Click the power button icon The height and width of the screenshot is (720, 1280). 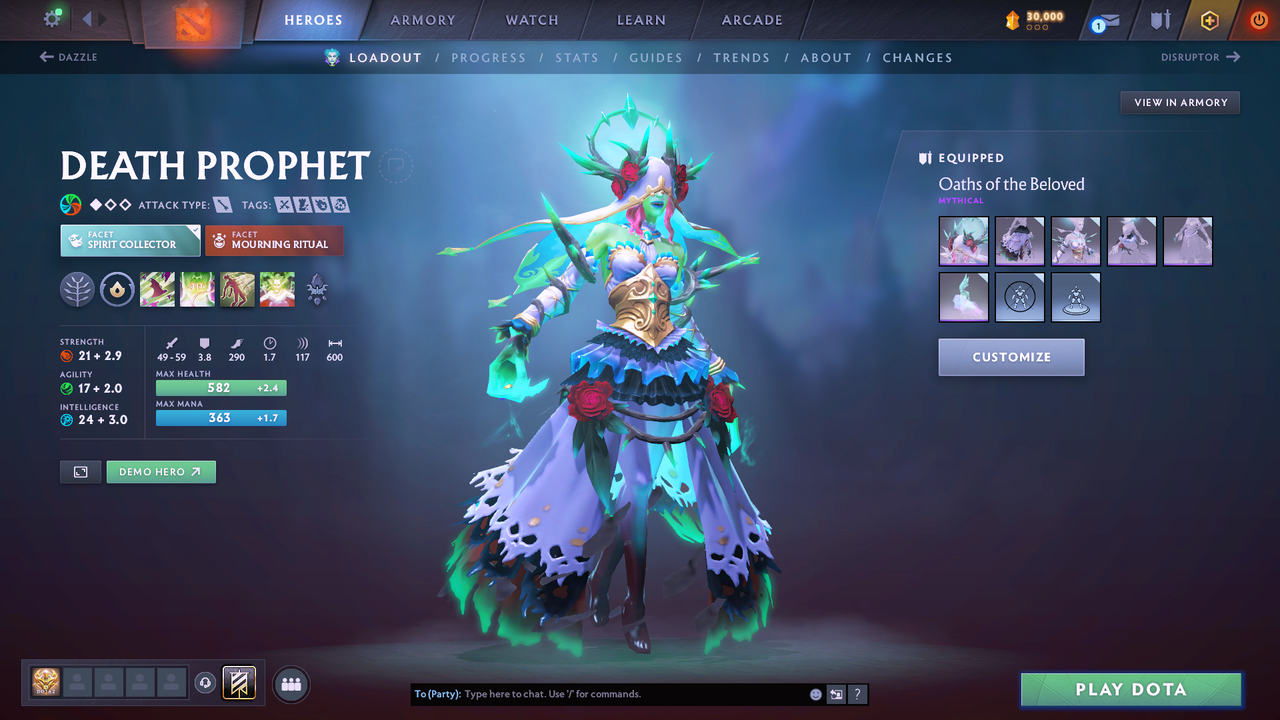[1258, 20]
